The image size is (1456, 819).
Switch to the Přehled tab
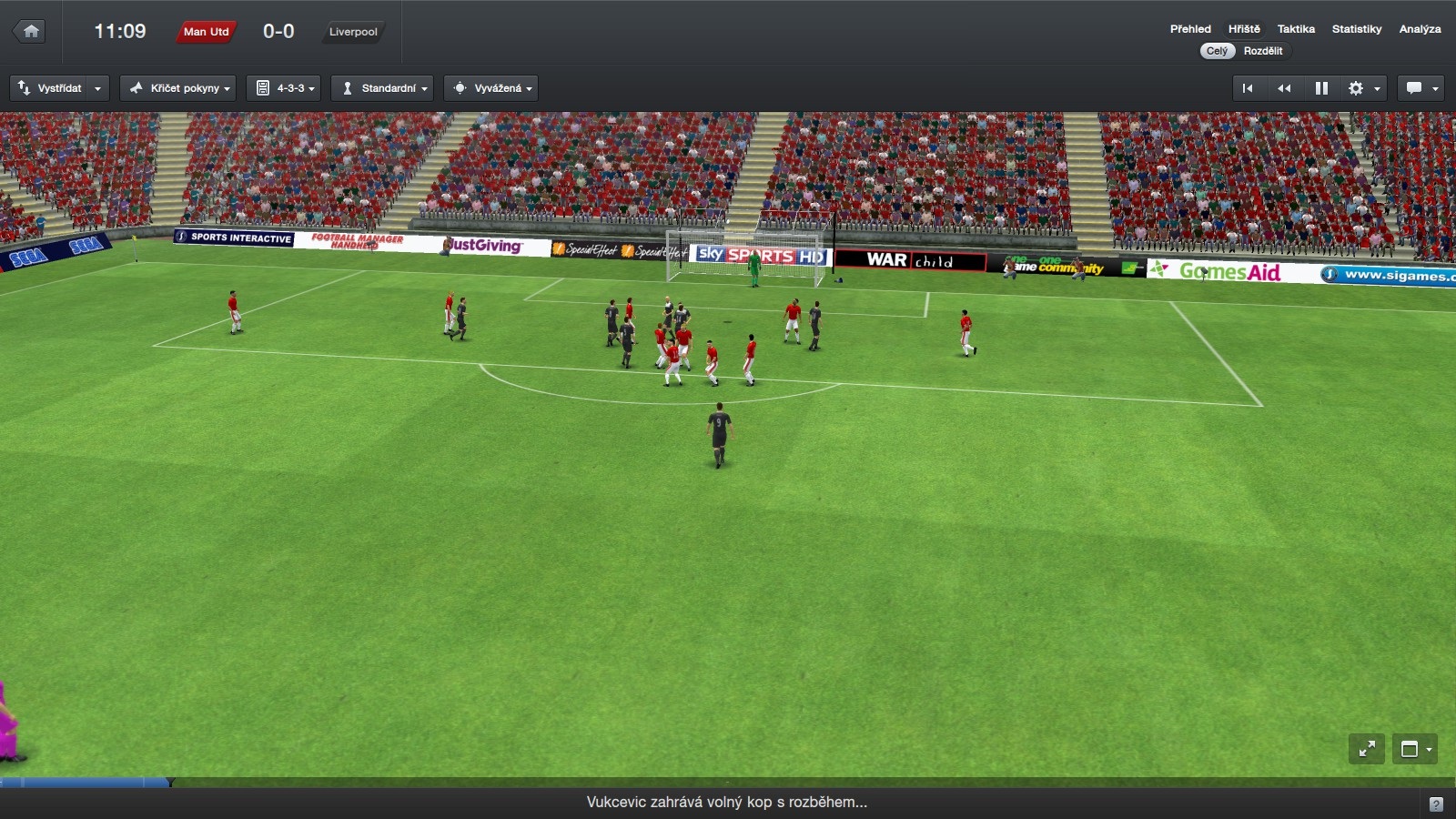(1190, 29)
